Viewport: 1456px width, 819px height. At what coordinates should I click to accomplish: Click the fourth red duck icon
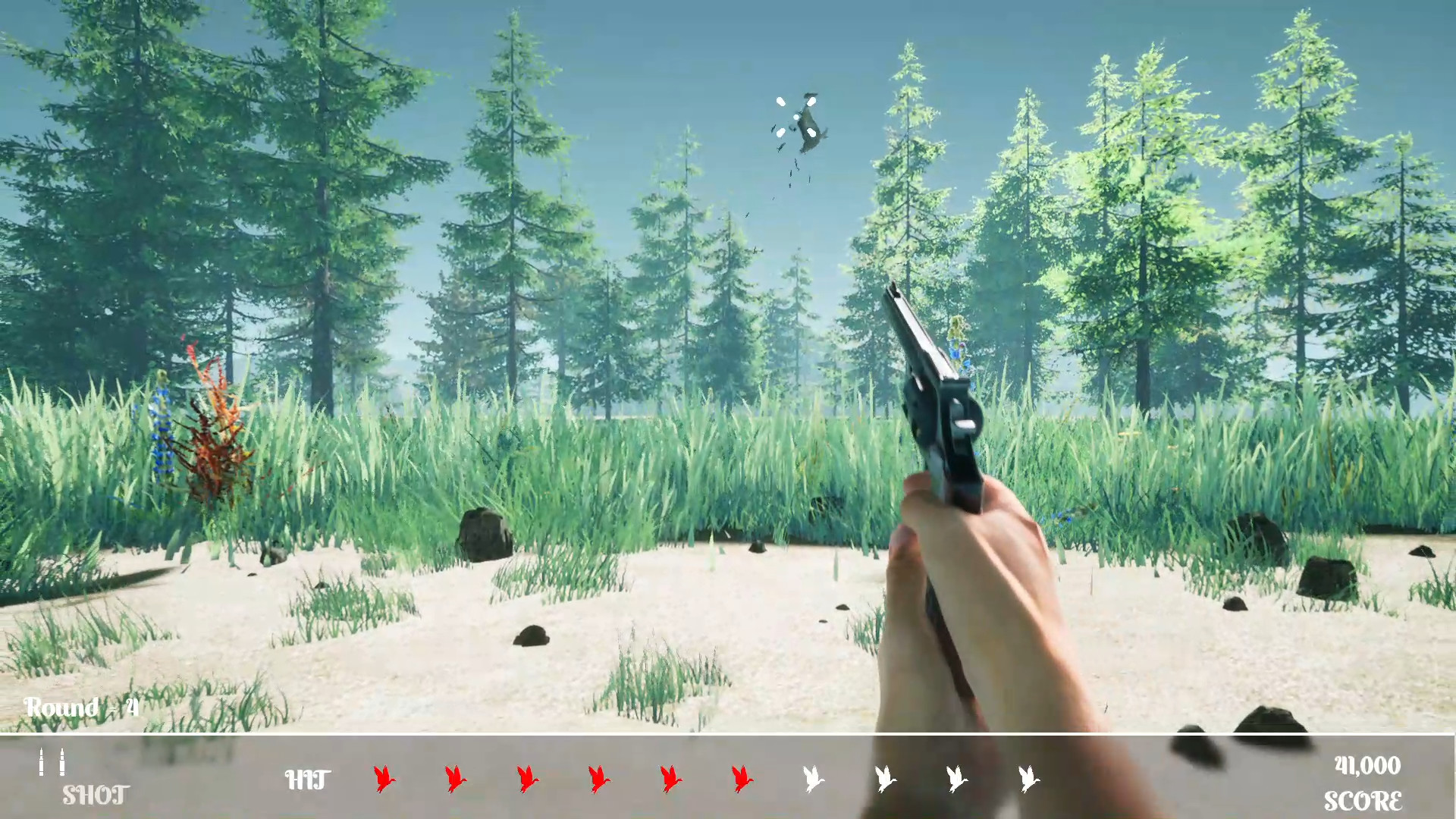[598, 777]
